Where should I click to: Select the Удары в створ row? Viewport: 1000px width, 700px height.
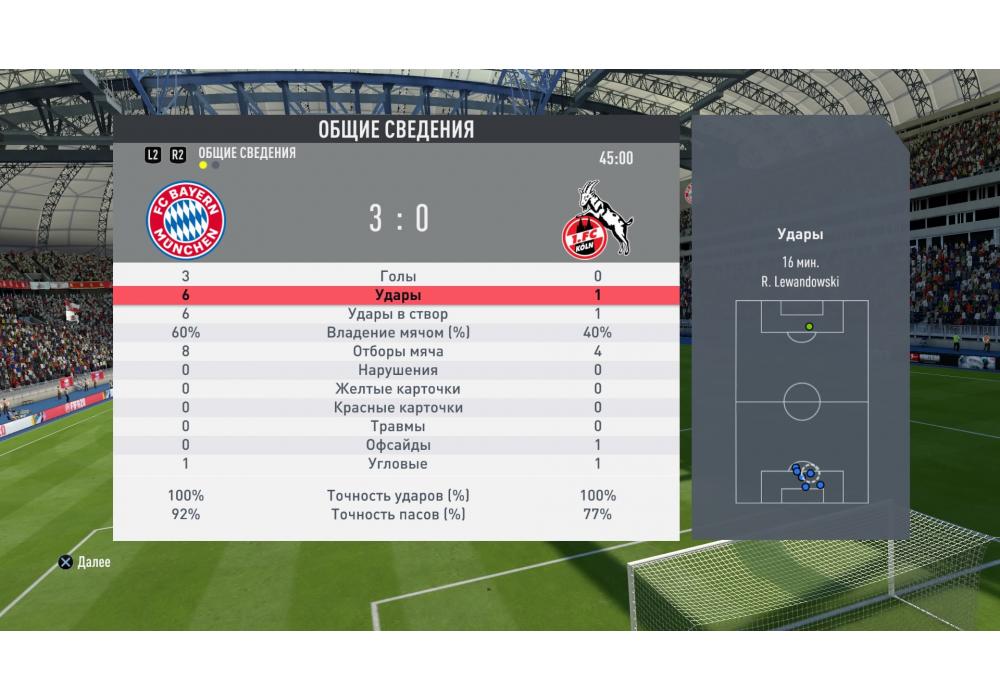click(x=397, y=314)
